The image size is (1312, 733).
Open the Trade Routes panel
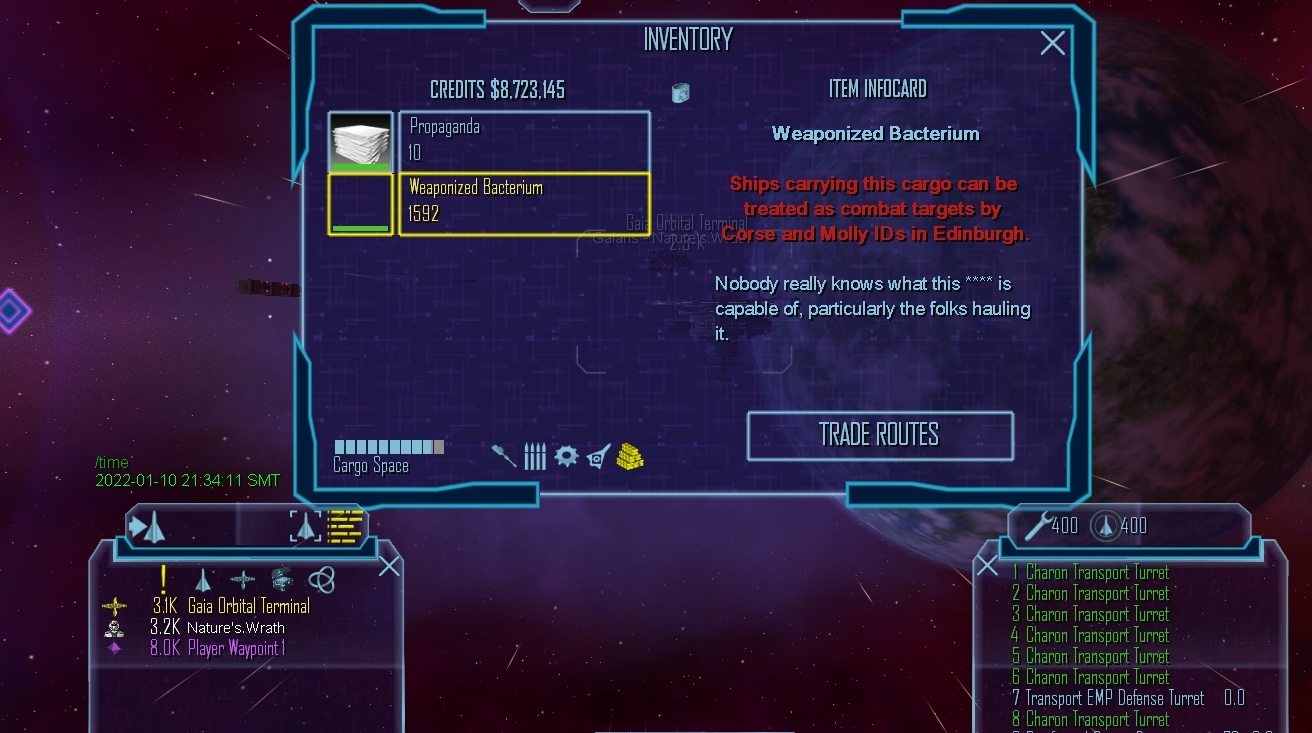(x=879, y=435)
